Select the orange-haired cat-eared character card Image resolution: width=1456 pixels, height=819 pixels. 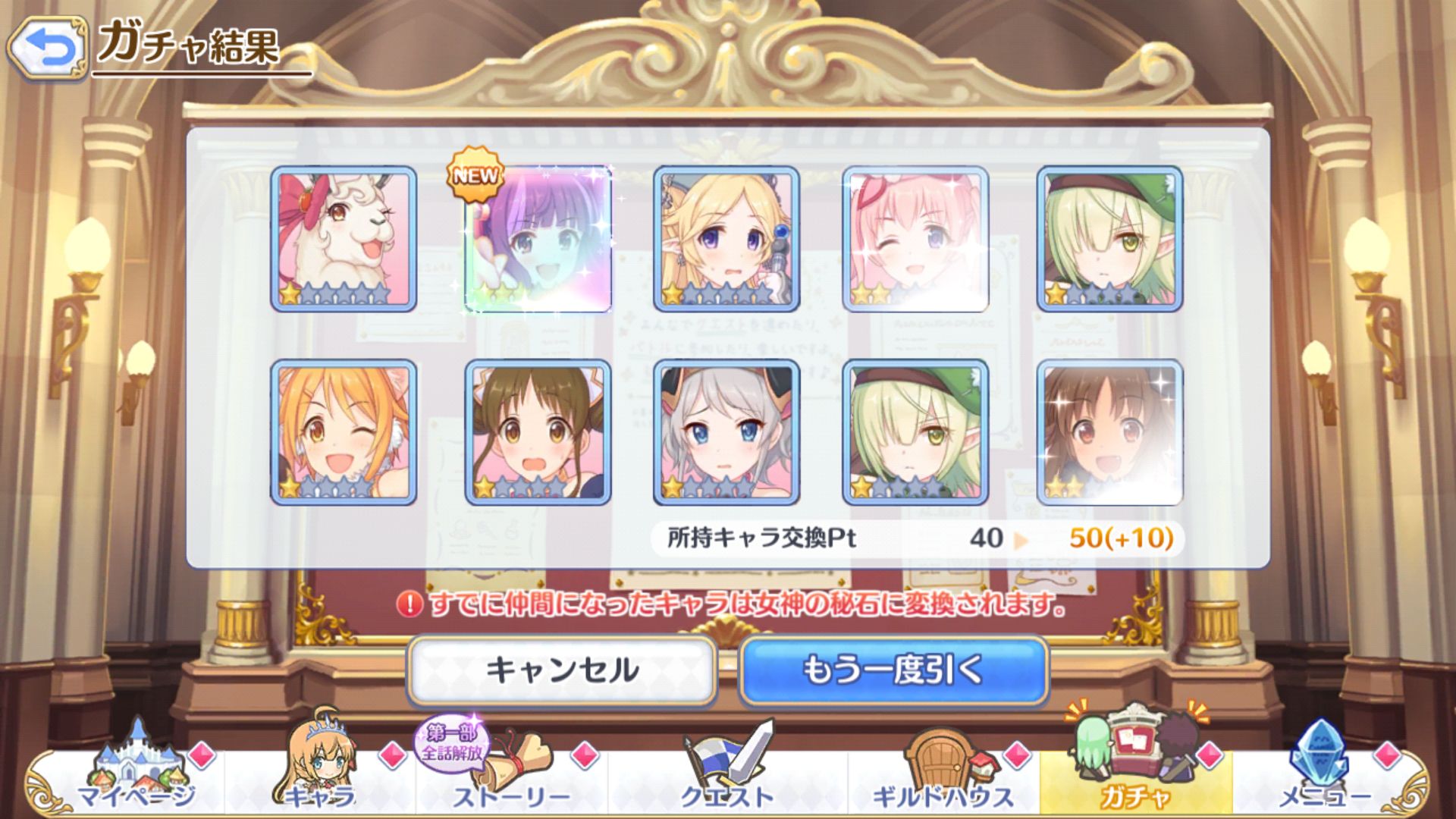tap(344, 432)
